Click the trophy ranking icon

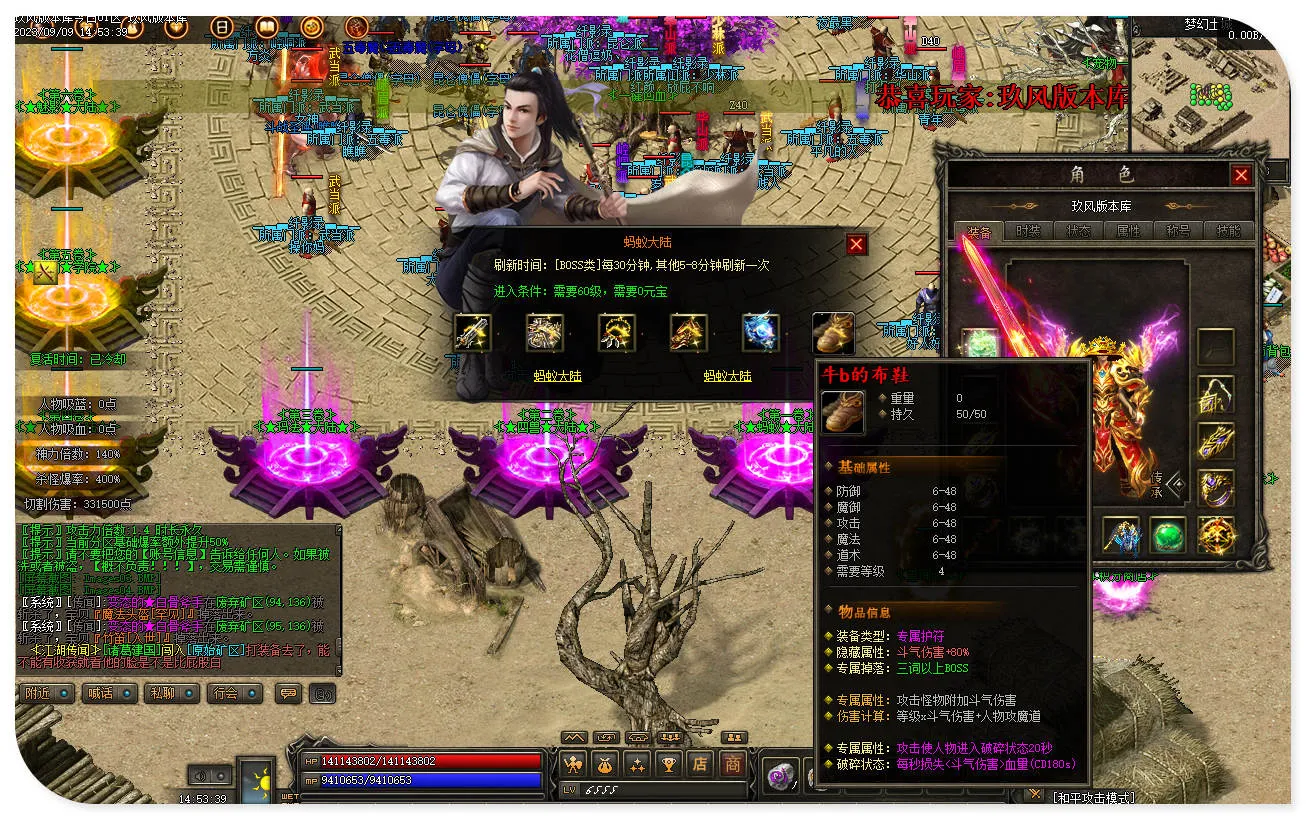click(x=669, y=764)
